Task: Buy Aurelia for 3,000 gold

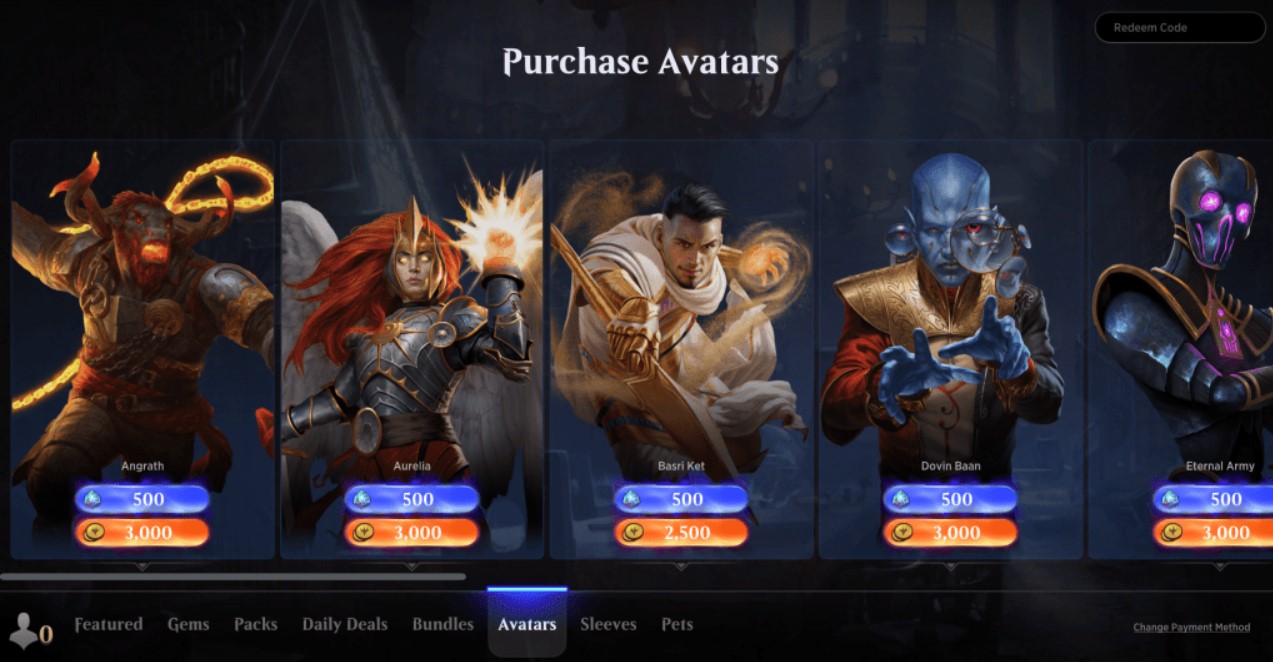Action: pos(411,533)
